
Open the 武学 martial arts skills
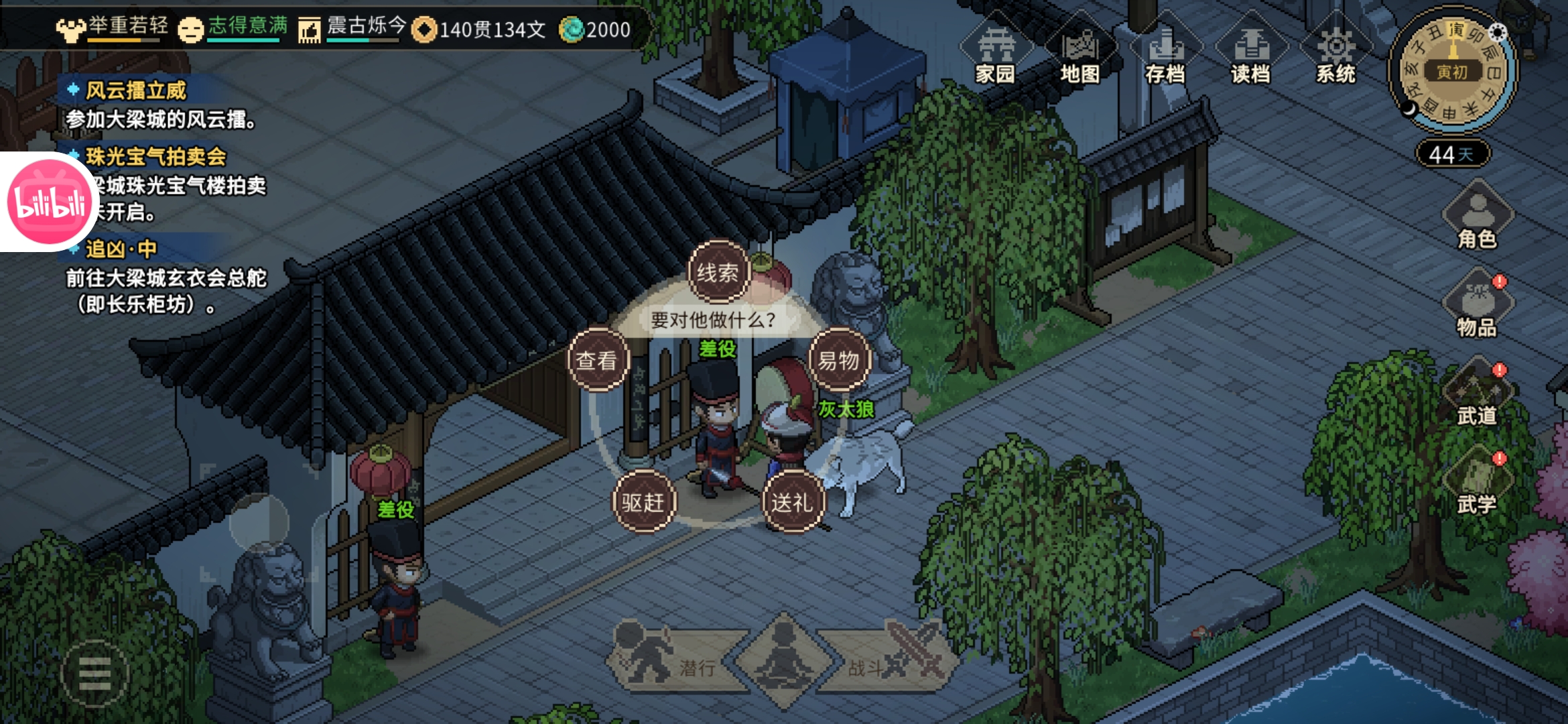click(x=1477, y=483)
